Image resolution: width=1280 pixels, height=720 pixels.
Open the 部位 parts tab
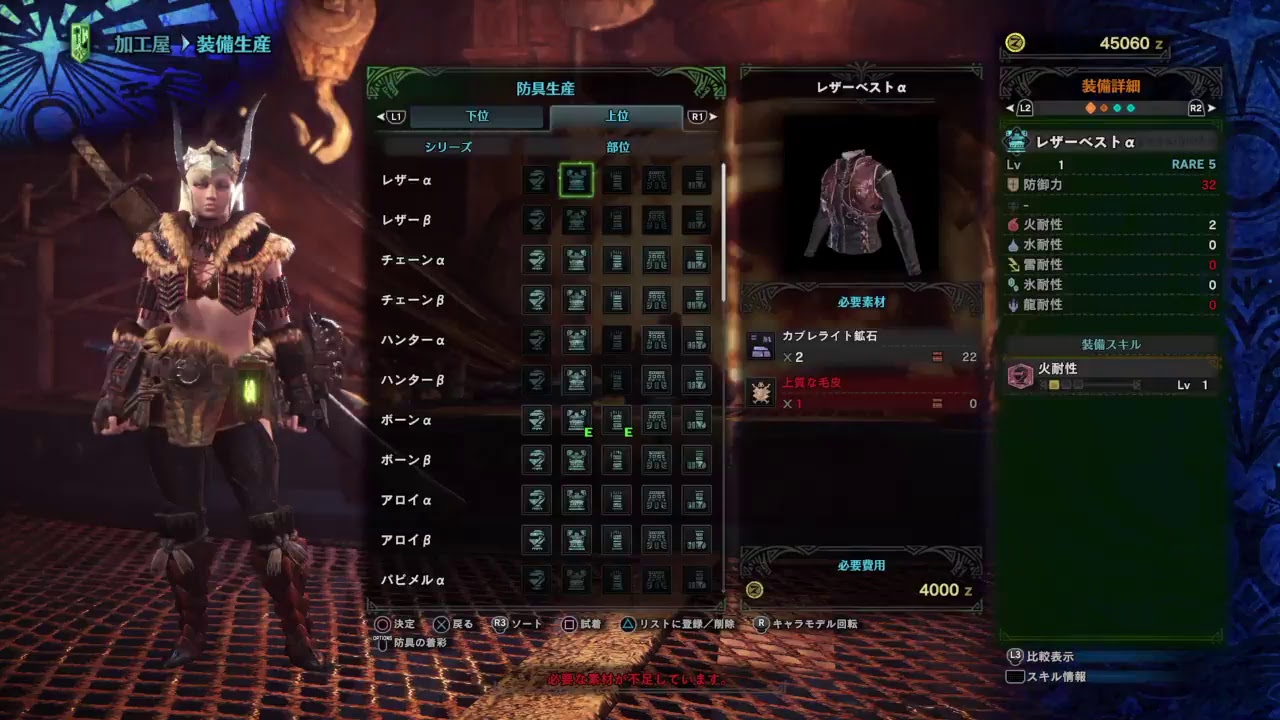617,145
